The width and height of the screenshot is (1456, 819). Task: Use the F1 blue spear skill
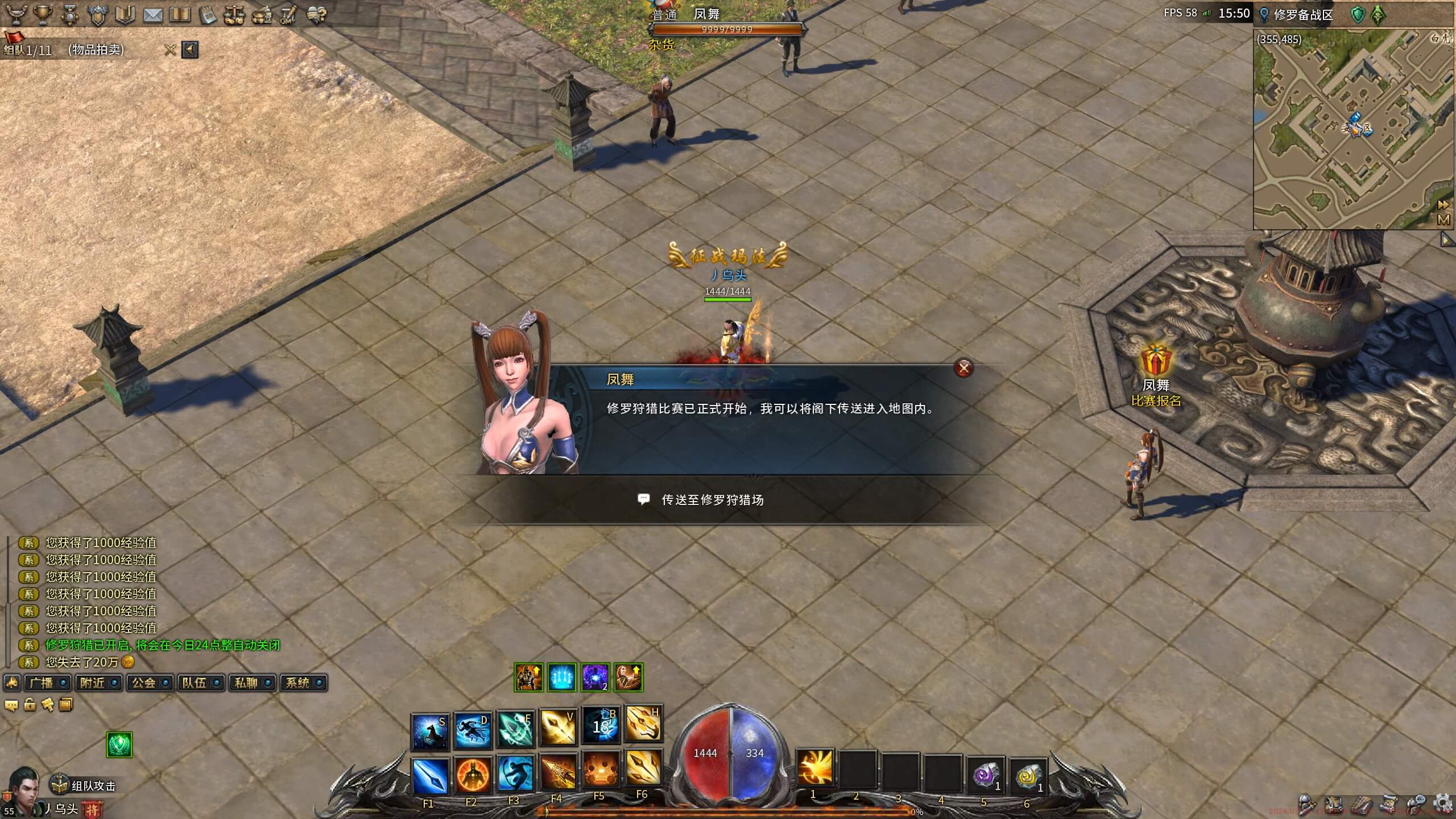pyautogui.click(x=430, y=775)
